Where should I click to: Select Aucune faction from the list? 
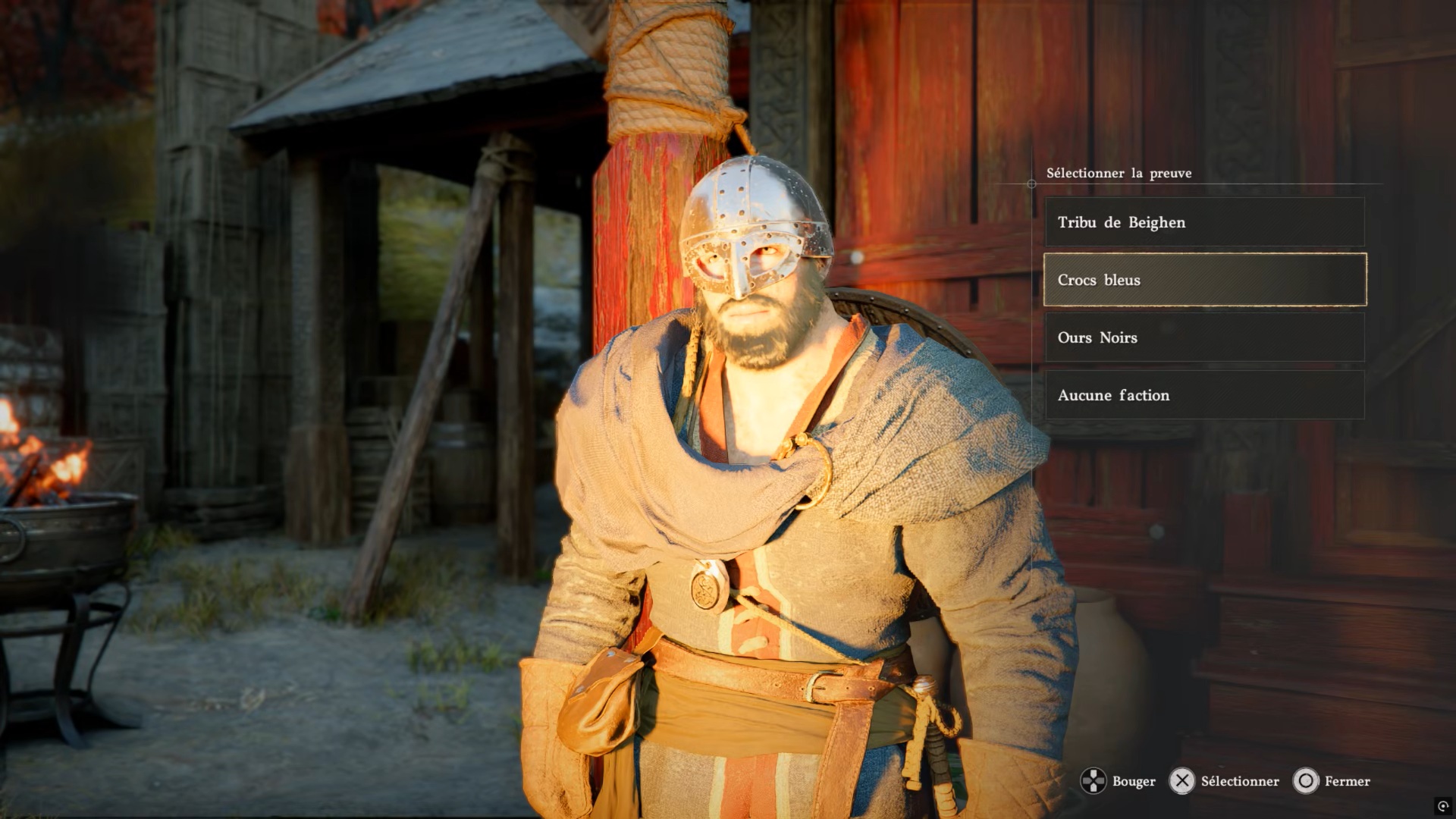tap(1204, 395)
